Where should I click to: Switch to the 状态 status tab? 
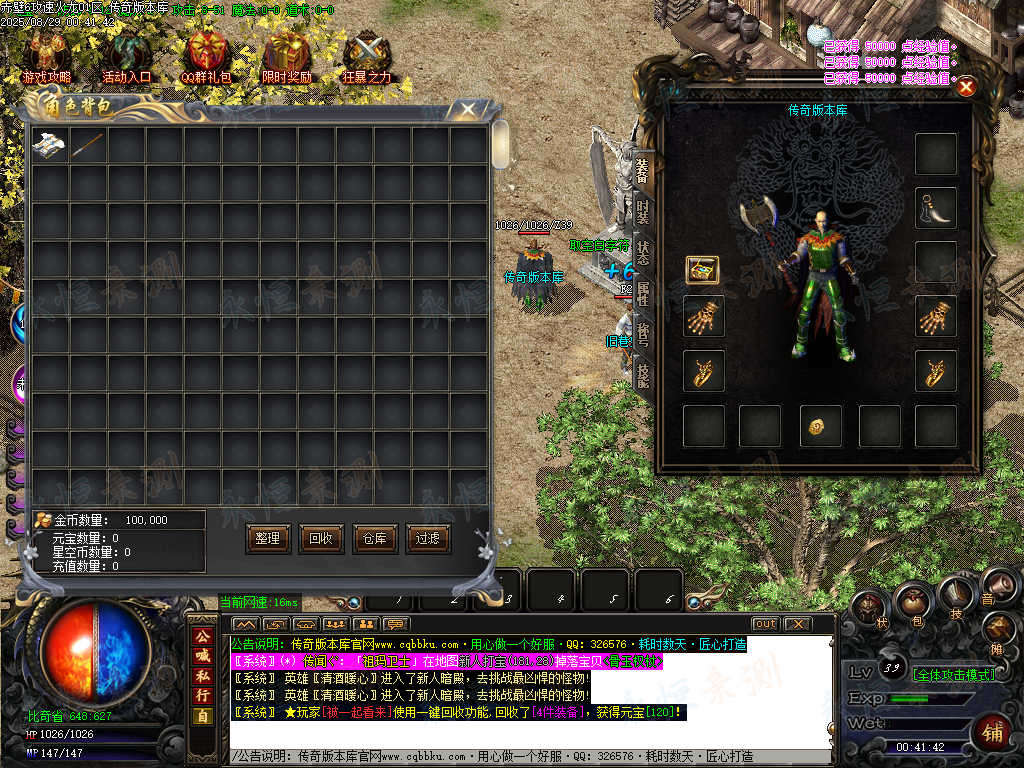(643, 252)
